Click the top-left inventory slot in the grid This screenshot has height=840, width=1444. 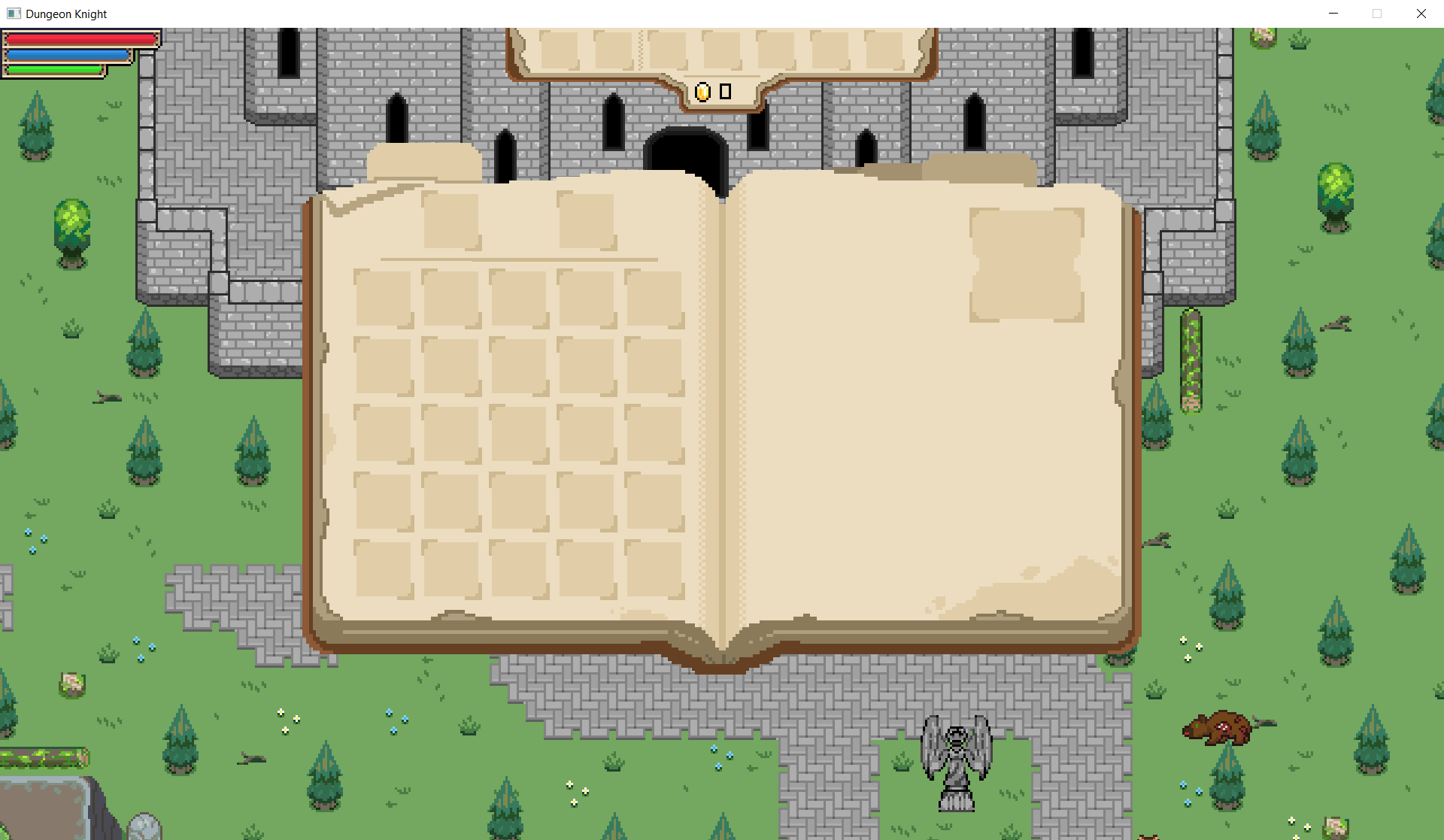(384, 300)
